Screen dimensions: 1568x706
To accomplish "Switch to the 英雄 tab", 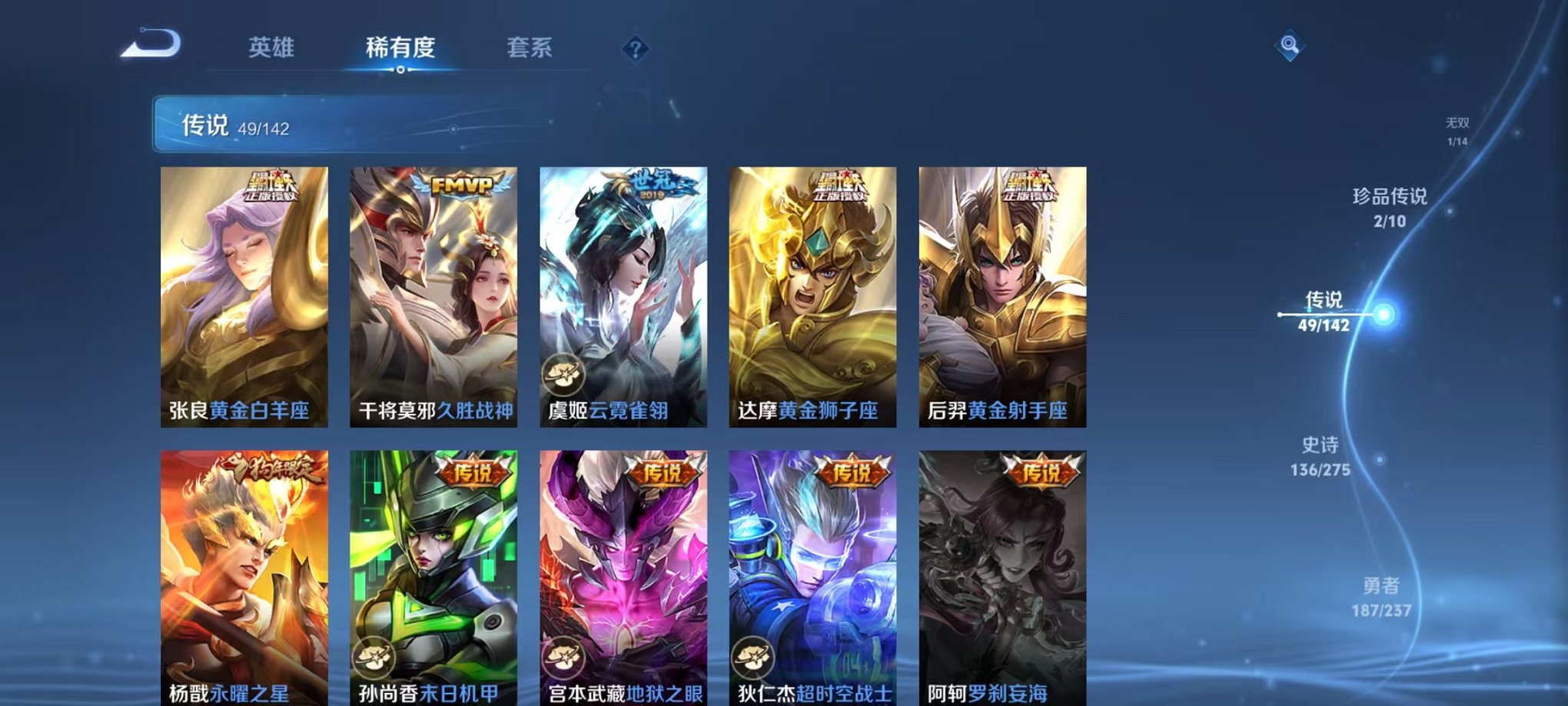I will 273,48.
